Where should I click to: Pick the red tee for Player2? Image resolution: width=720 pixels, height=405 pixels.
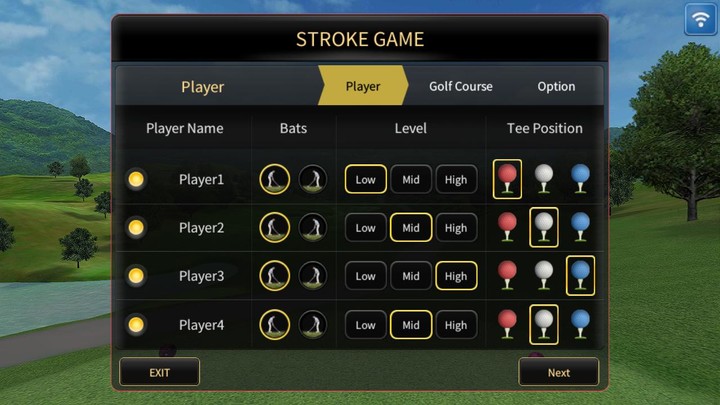tap(508, 227)
